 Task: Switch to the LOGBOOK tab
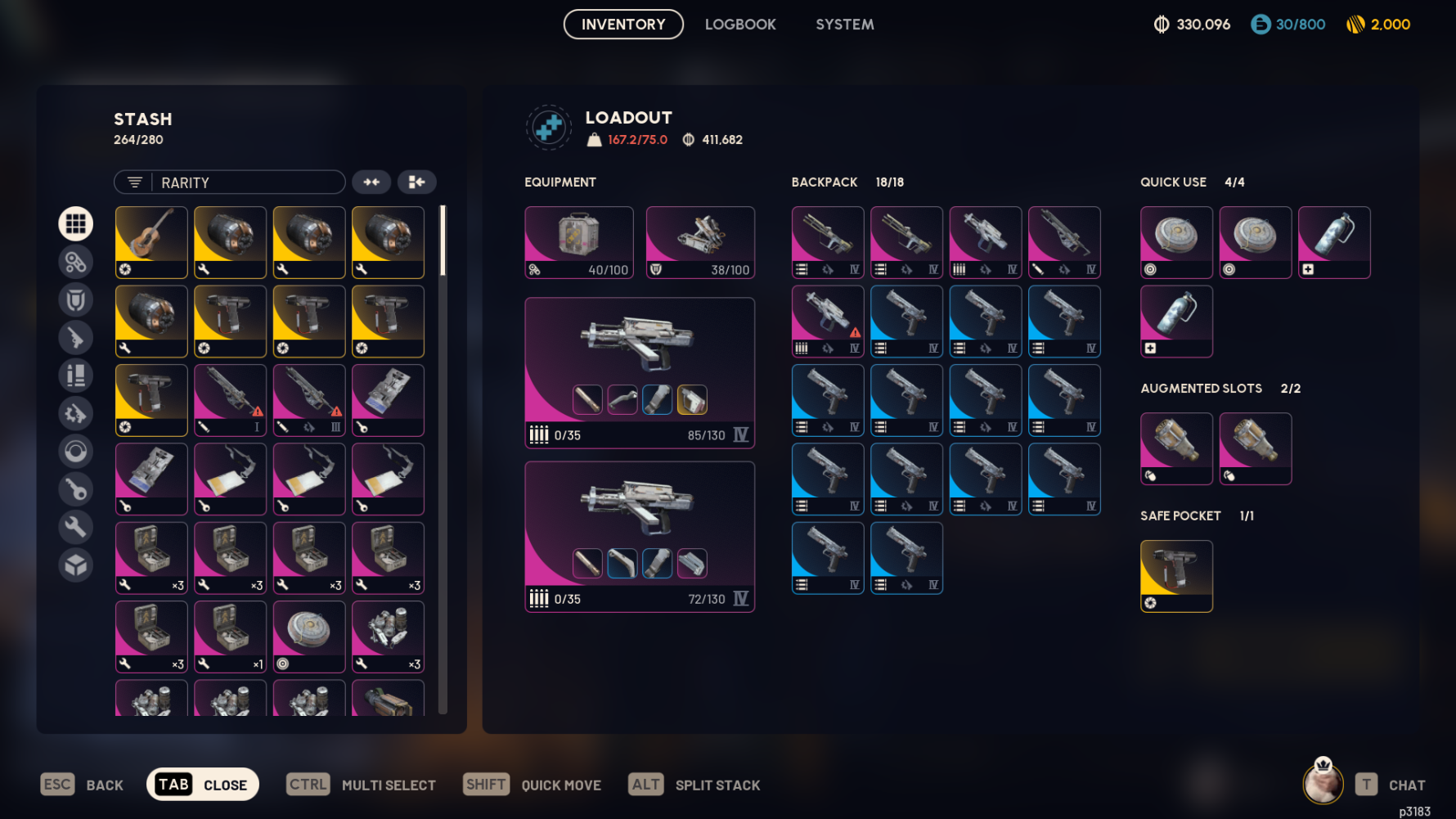coord(739,24)
